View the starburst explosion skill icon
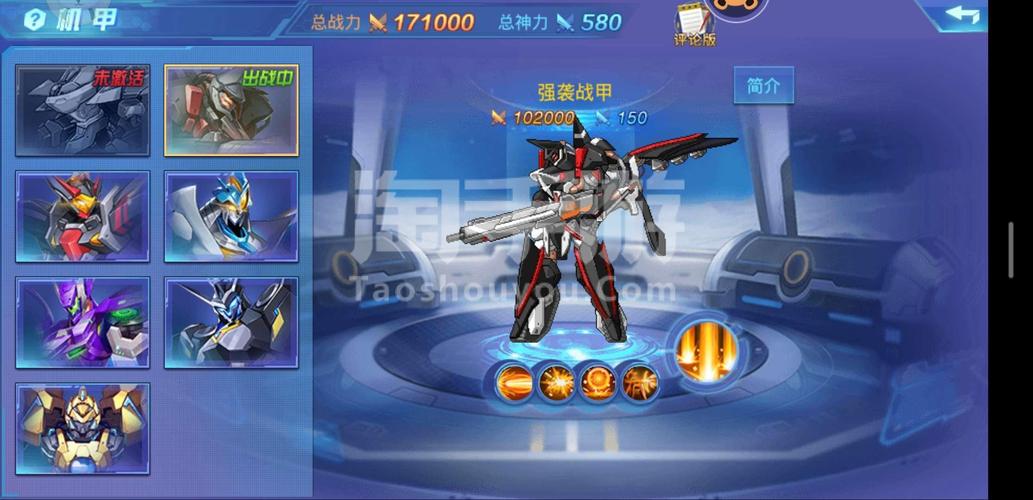The height and width of the screenshot is (500, 1033). point(556,382)
